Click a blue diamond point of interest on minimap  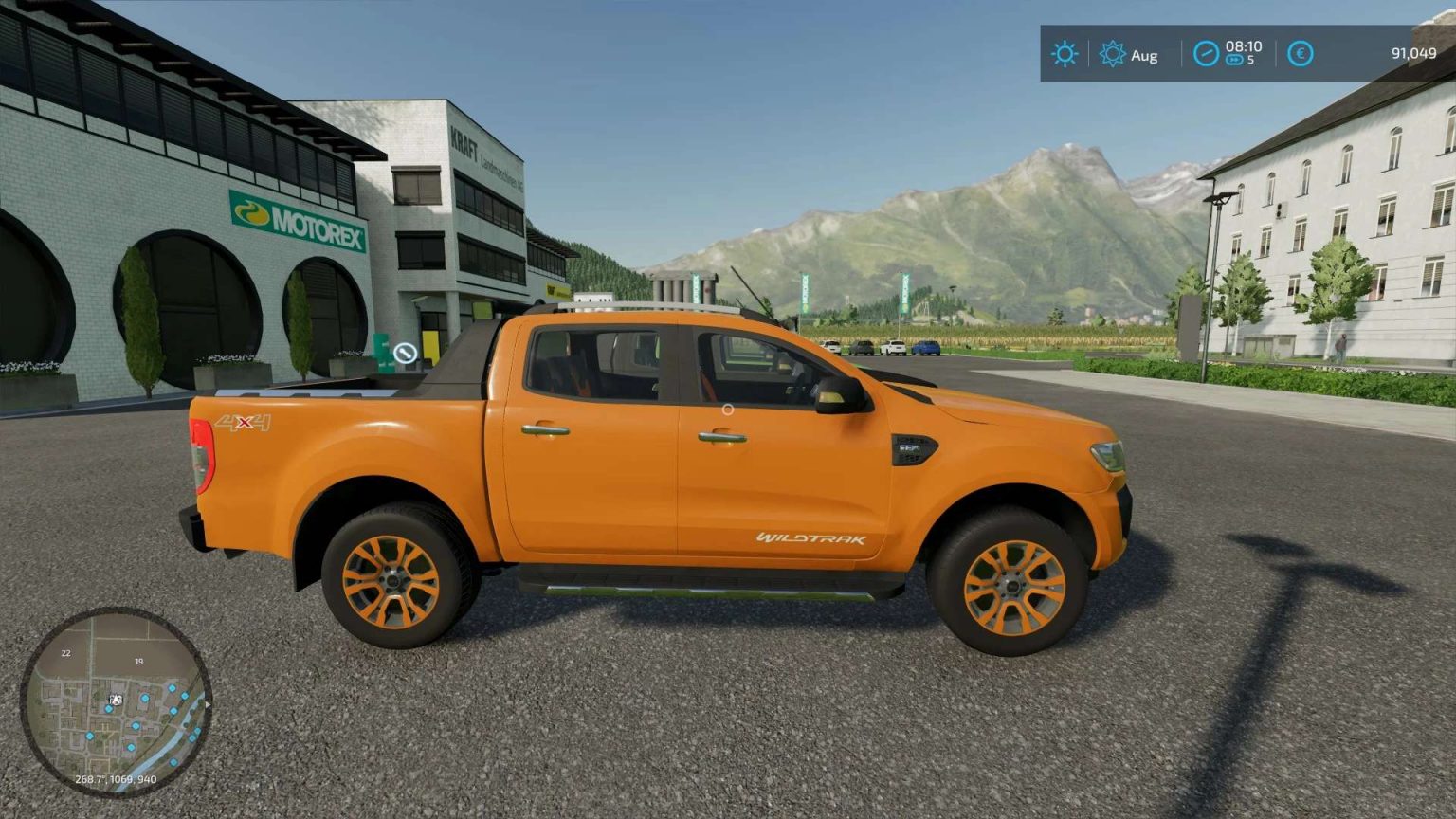(145, 698)
